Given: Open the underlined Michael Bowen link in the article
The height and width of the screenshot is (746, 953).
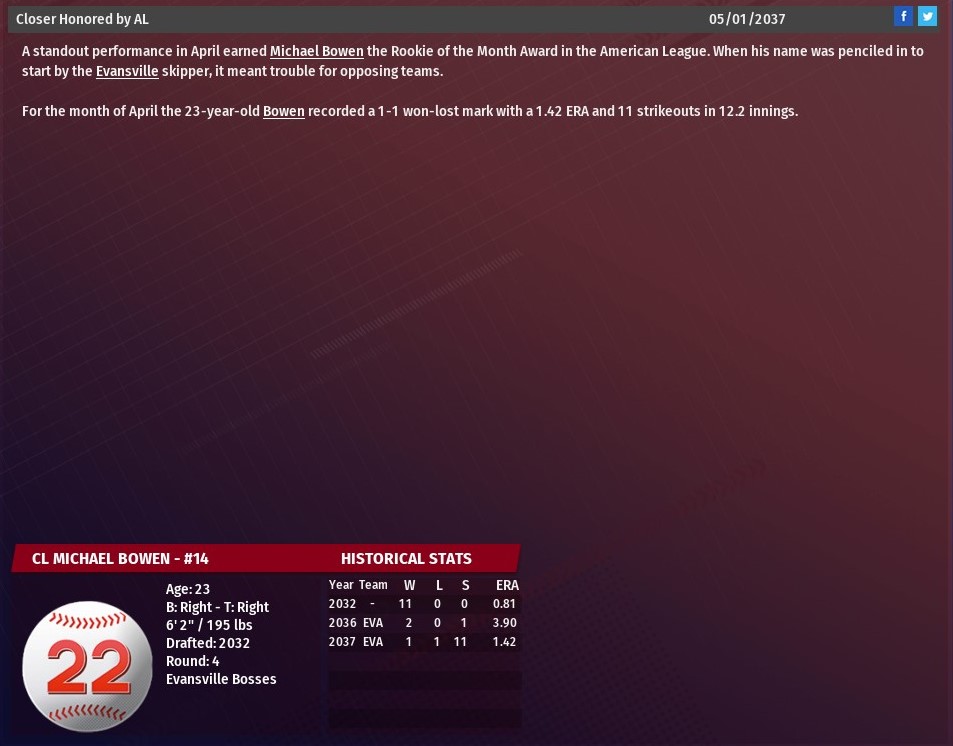Looking at the screenshot, I should [316, 51].
